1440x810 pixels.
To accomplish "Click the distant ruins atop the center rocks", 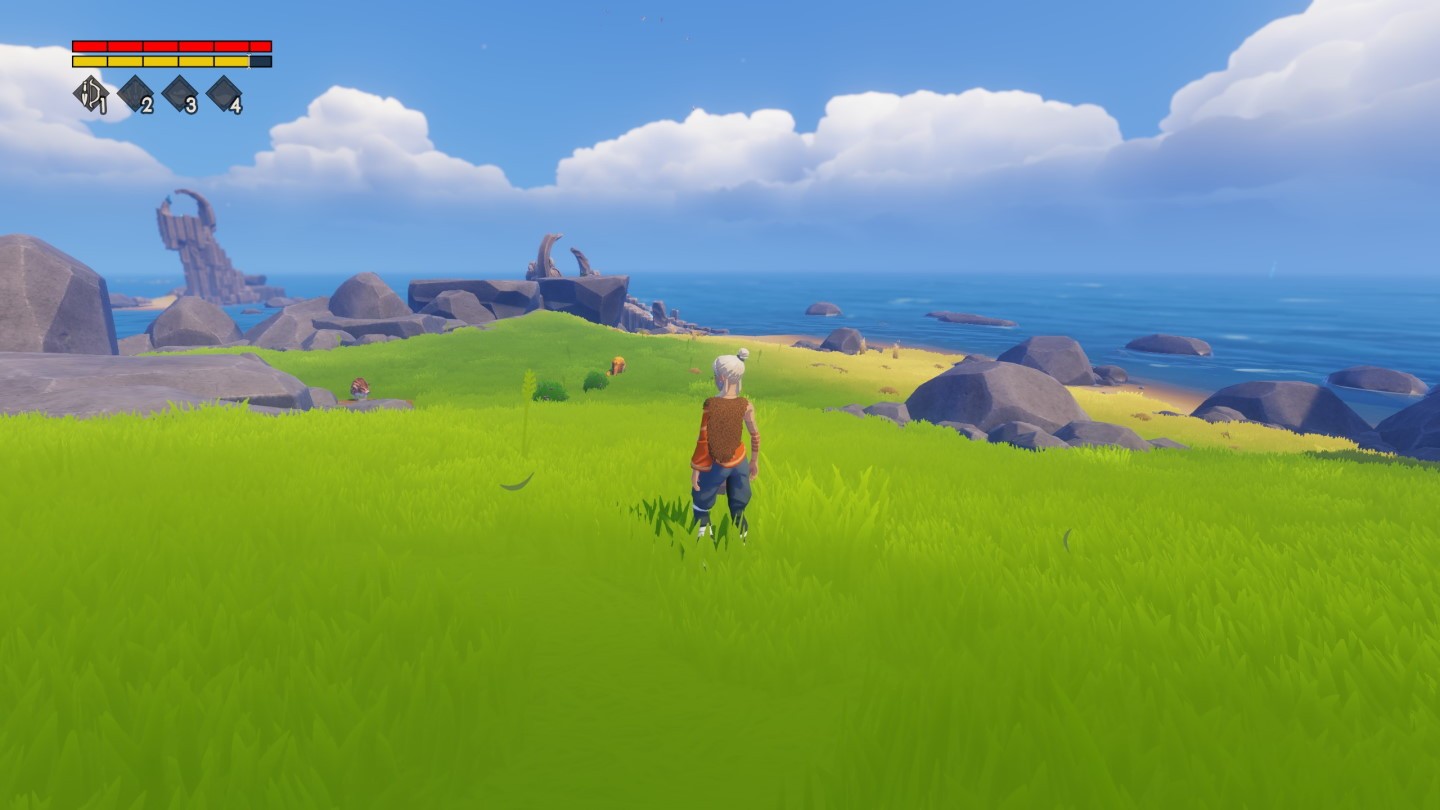I will pyautogui.click(x=557, y=255).
